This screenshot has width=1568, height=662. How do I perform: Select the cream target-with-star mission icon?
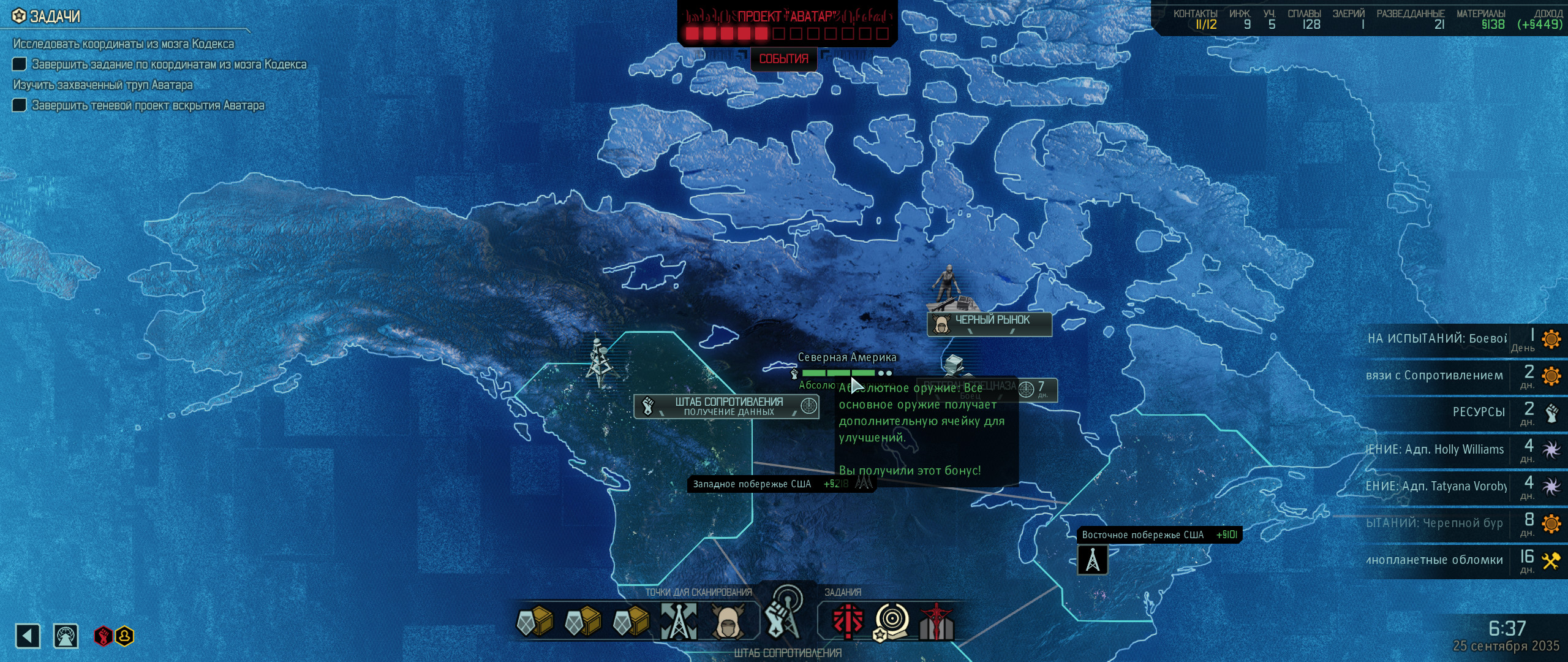coord(892,622)
